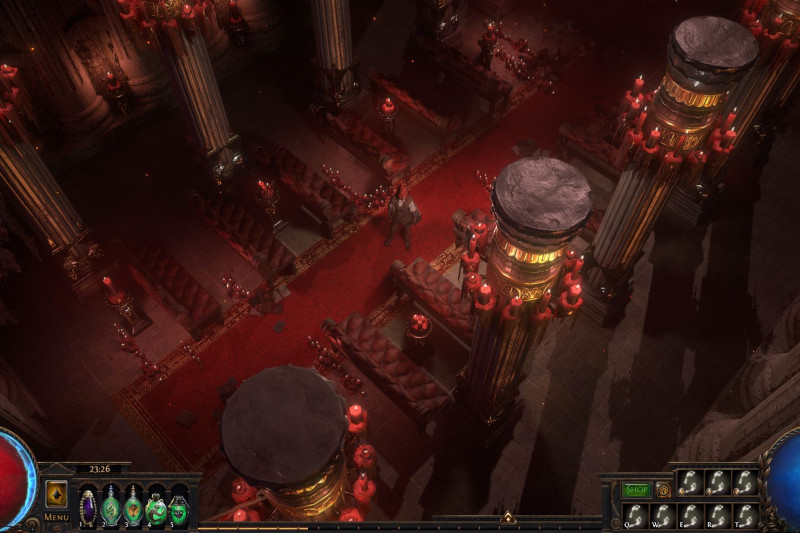This screenshot has width=800, height=533.
Task: Use the round serpent flask in slot 4
Action: point(156,506)
